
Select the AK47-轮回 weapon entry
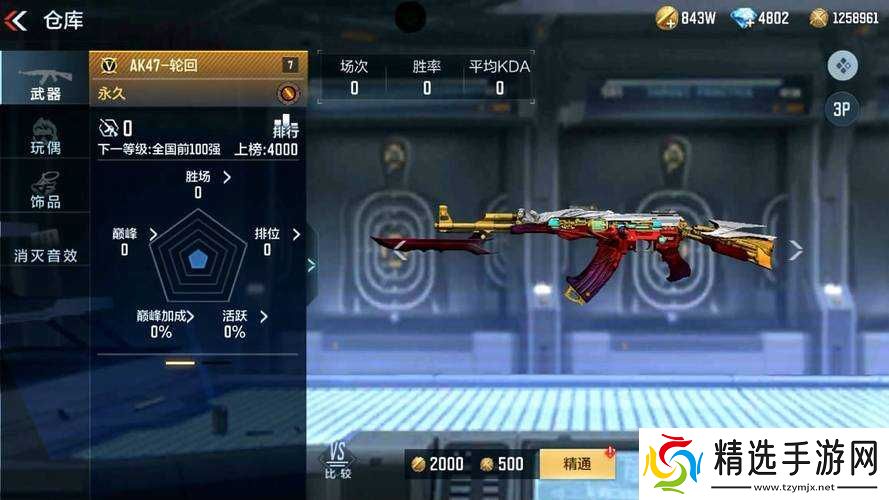(x=198, y=66)
